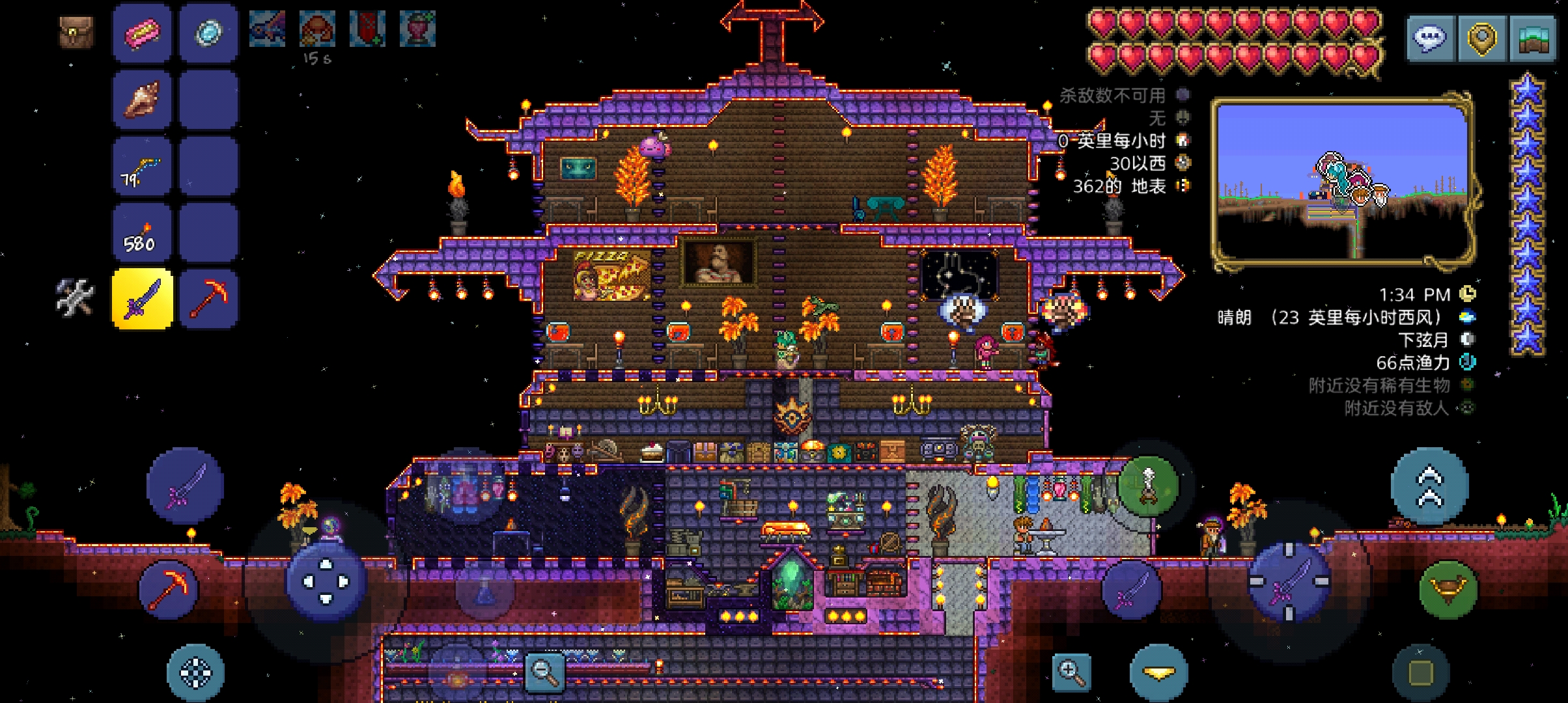Tap the yellow down-arrow button
The width and height of the screenshot is (1568, 703).
click(1158, 674)
